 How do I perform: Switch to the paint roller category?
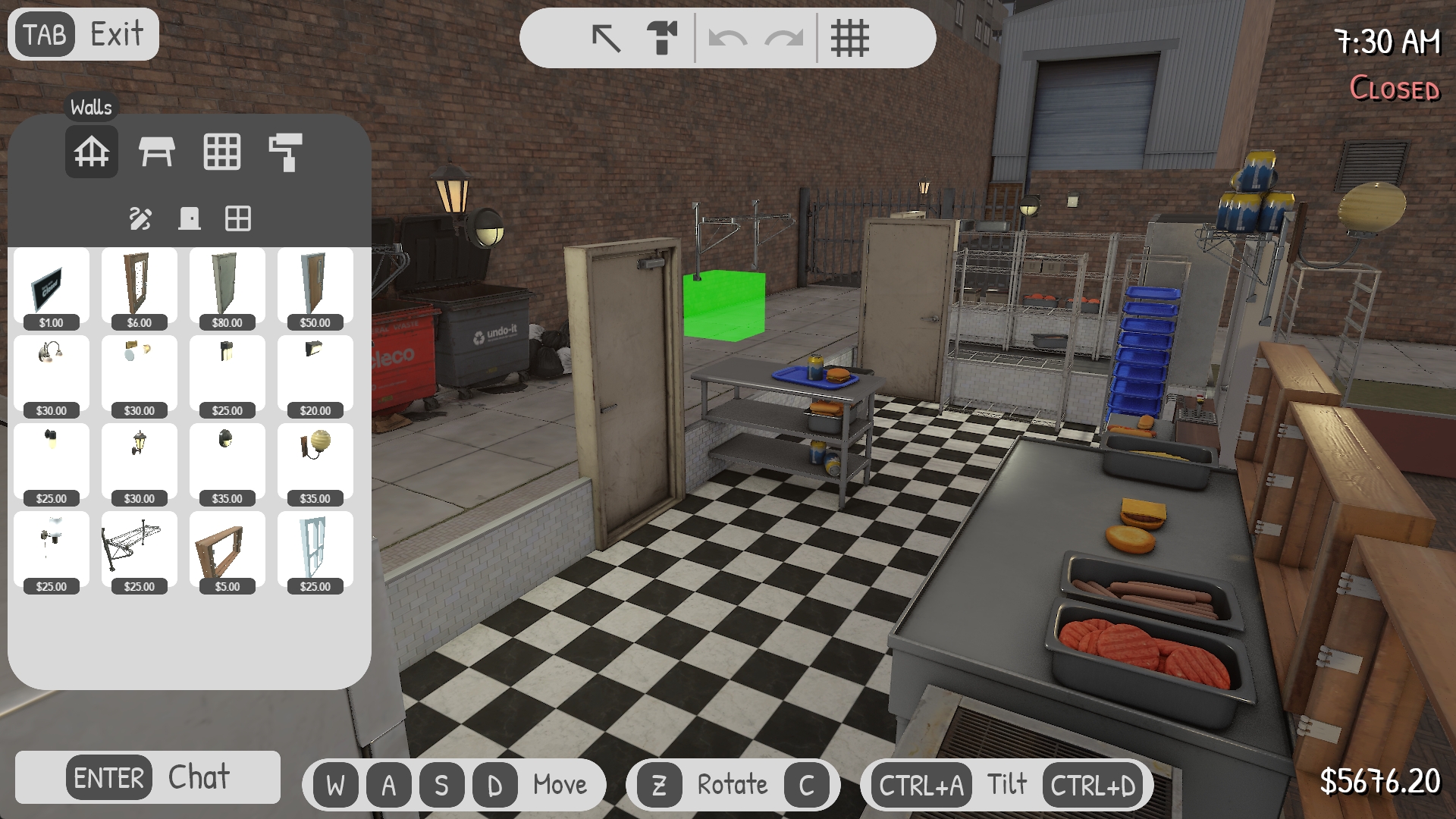point(286,152)
